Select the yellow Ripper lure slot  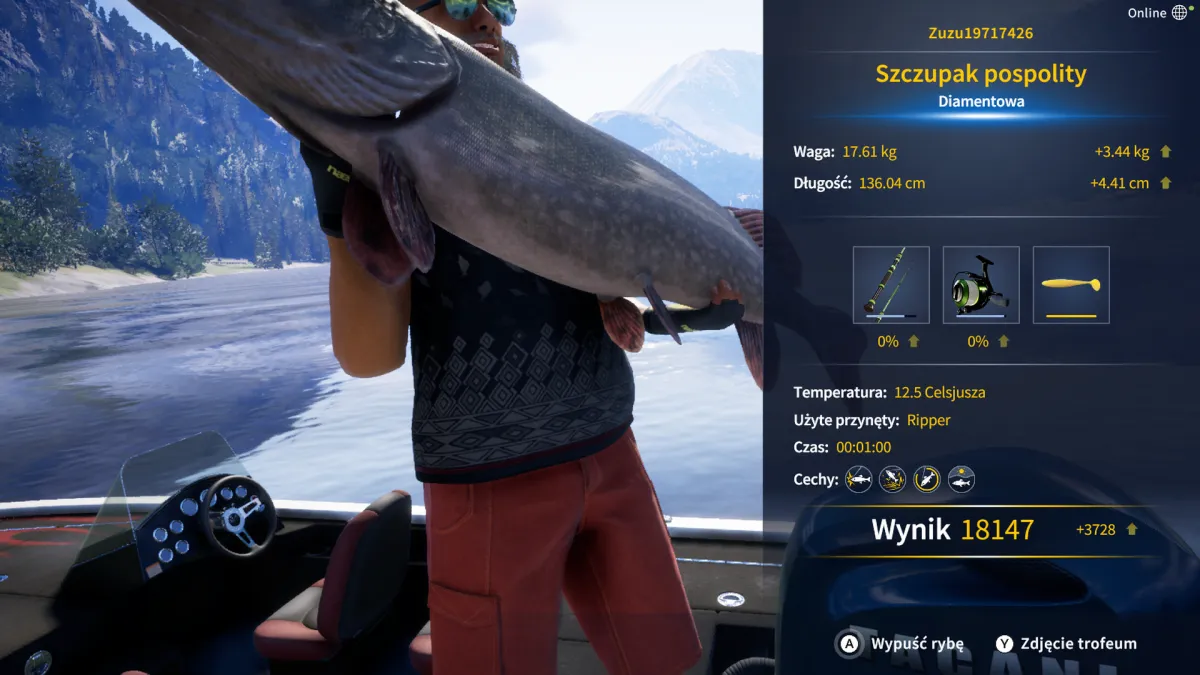tap(1071, 285)
